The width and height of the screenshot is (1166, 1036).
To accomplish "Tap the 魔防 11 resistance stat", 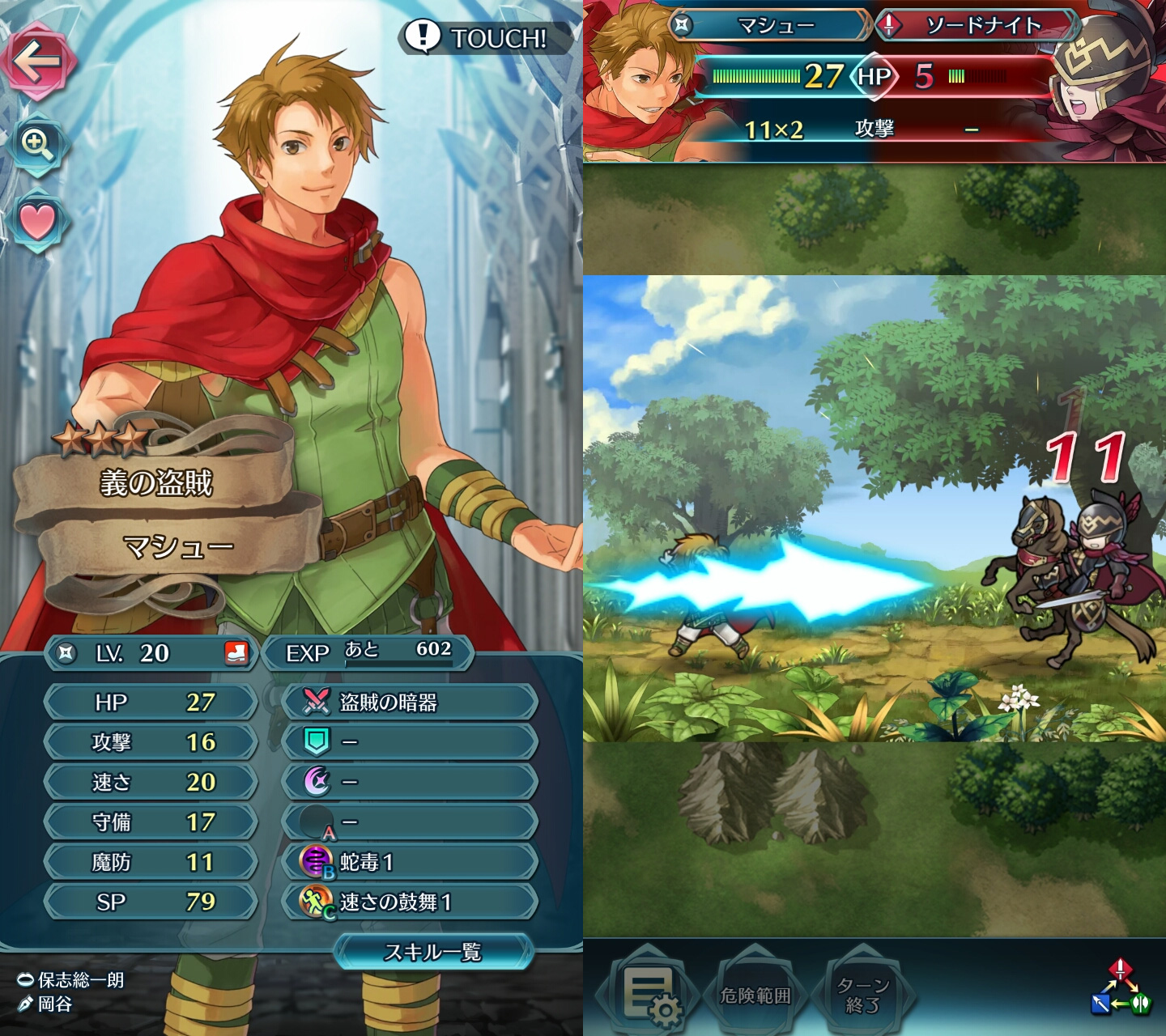I will 151,862.
